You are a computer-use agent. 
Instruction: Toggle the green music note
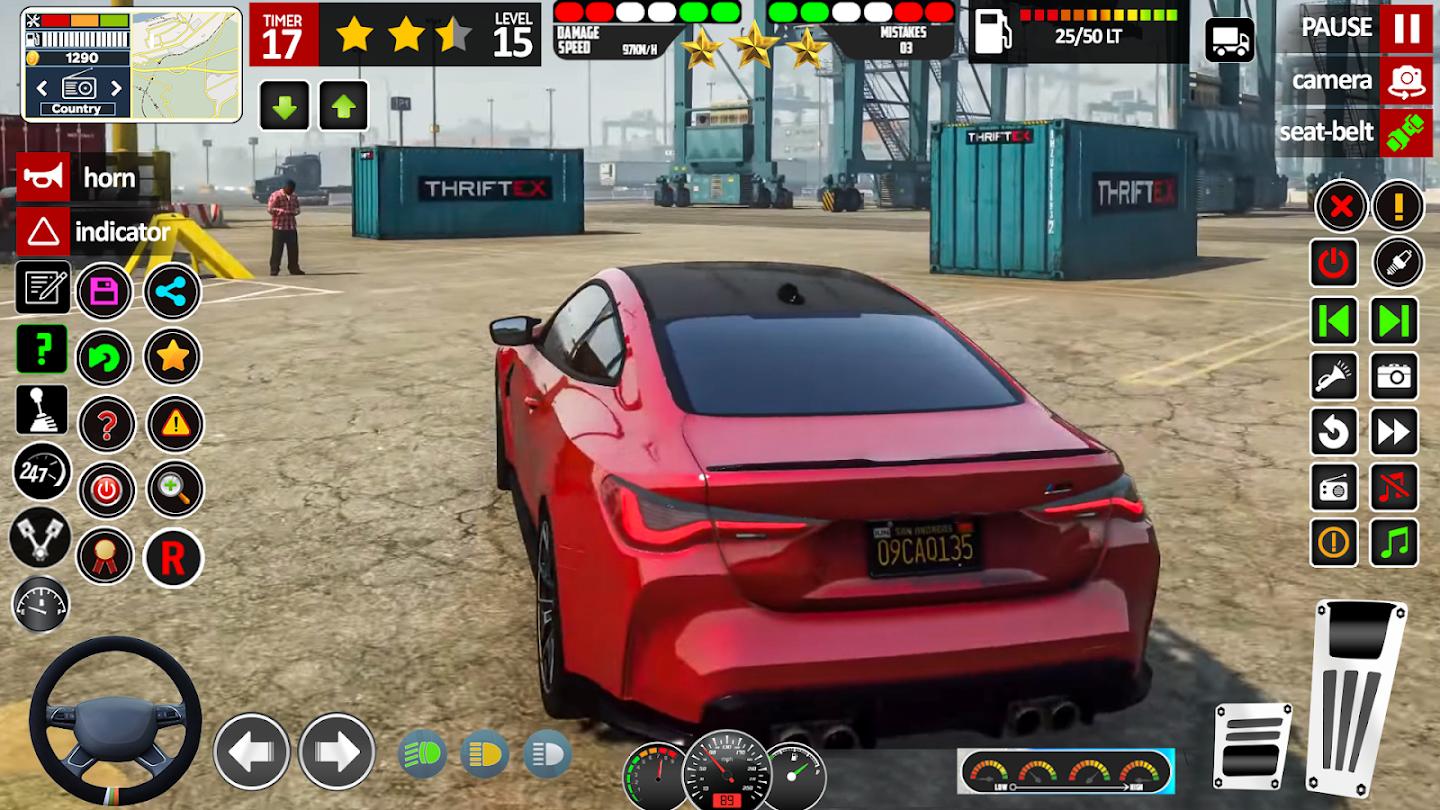(1394, 543)
